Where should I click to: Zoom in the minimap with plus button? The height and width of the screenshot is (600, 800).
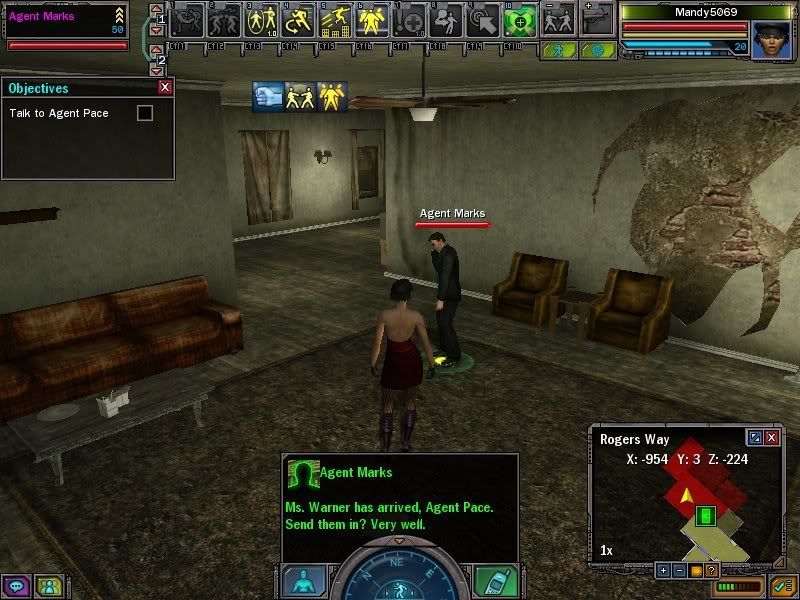tap(662, 570)
